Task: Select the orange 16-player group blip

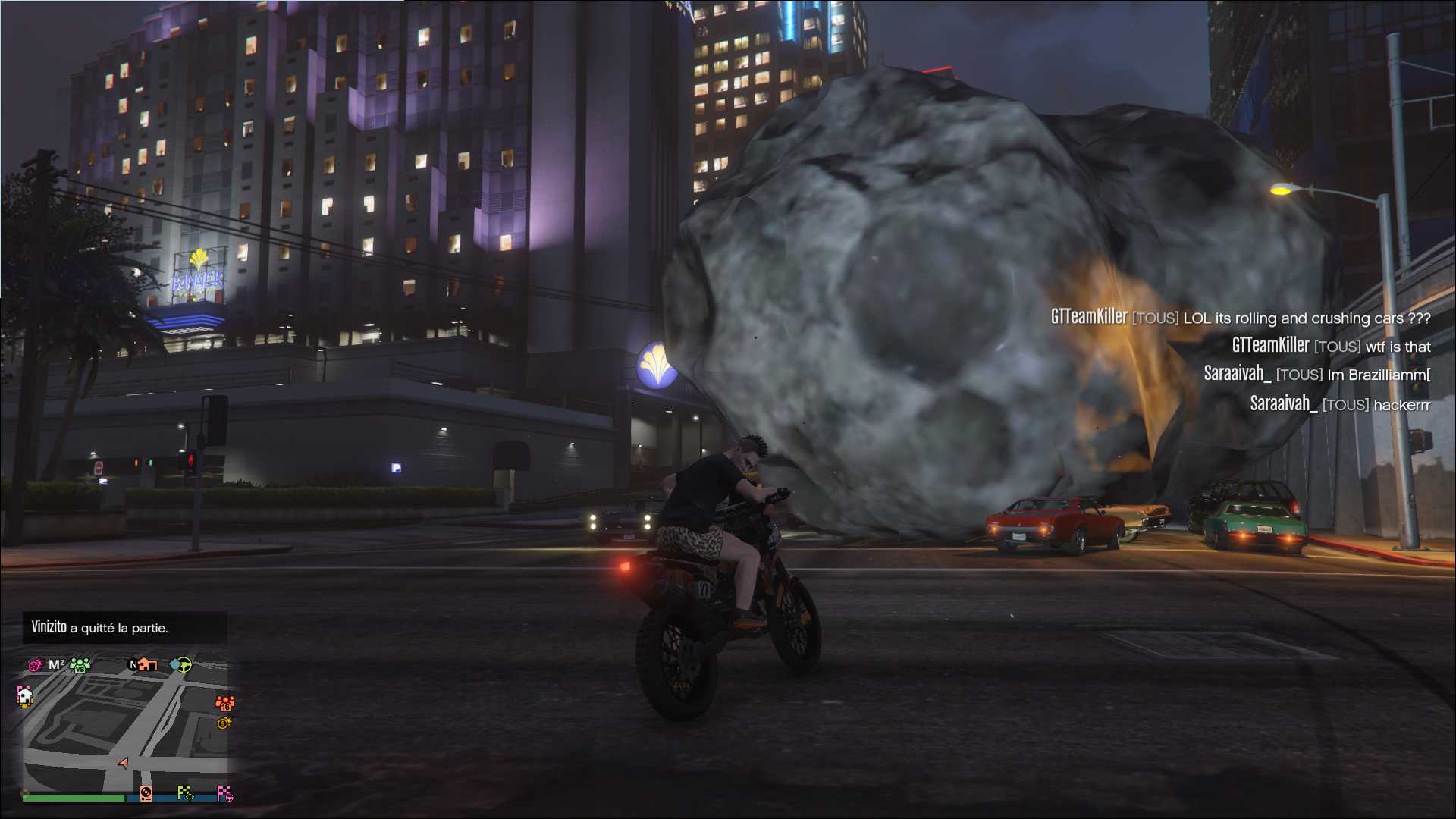Action: coord(225,703)
